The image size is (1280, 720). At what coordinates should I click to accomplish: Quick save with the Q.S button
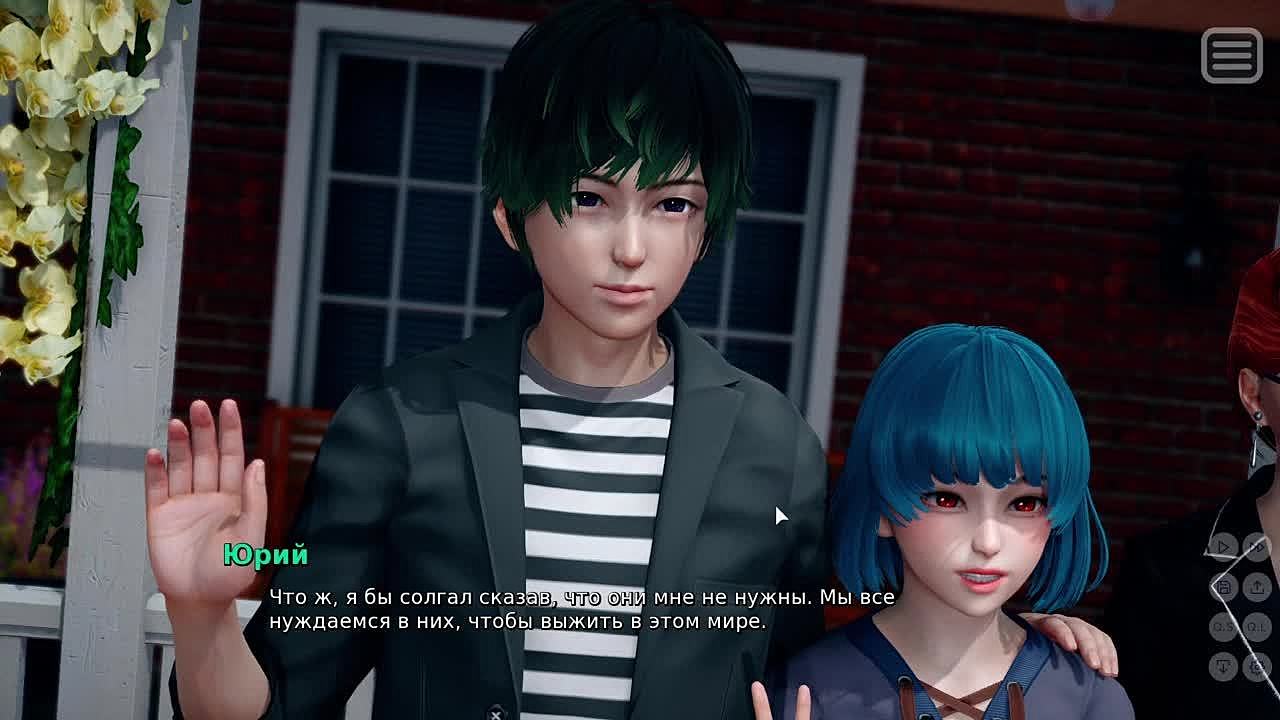point(1223,627)
